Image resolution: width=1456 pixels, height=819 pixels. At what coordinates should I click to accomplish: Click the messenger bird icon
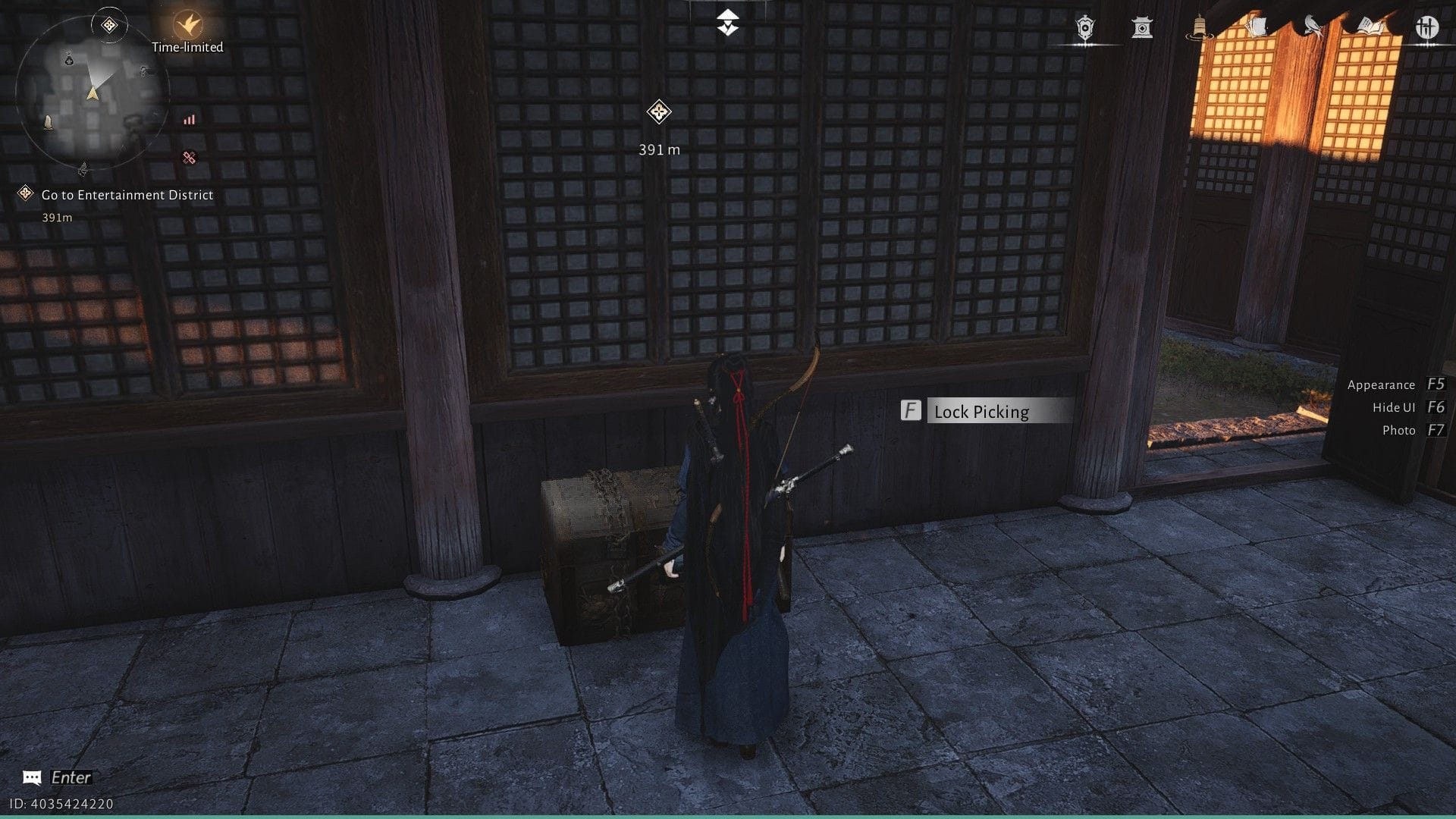pos(1312,27)
